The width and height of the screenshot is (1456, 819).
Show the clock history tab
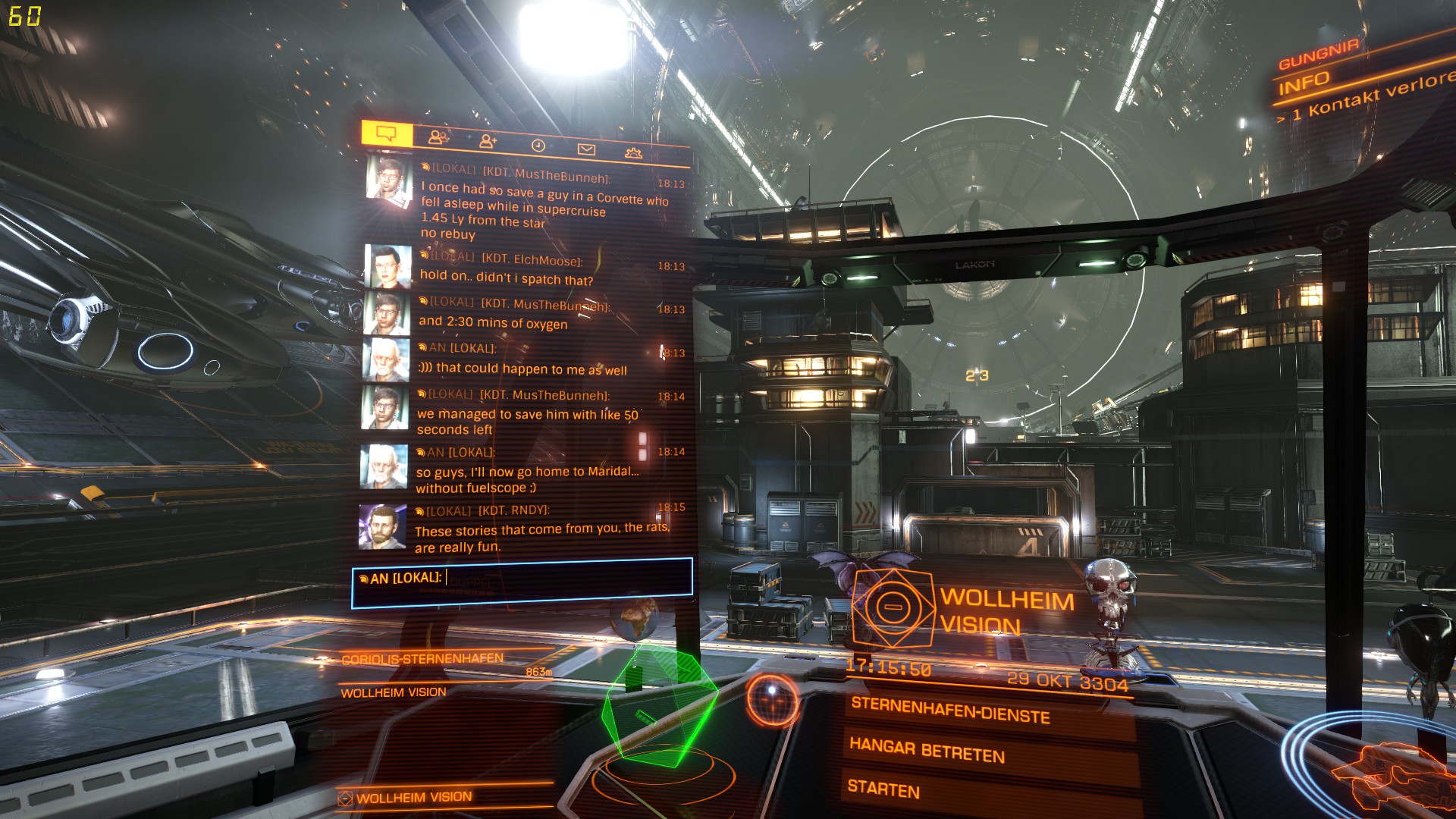point(538,145)
